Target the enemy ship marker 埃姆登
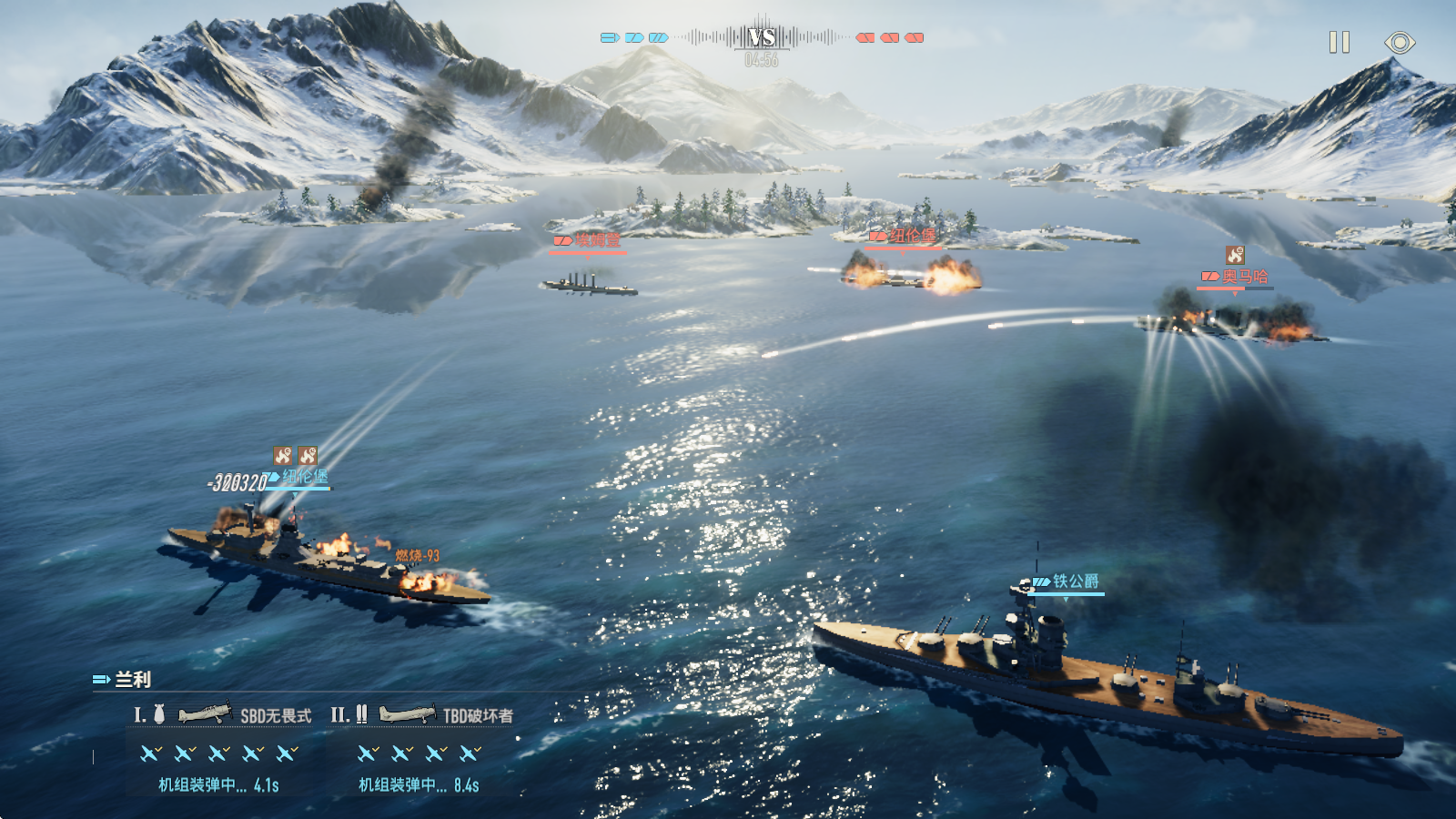1456x819 pixels. (589, 240)
